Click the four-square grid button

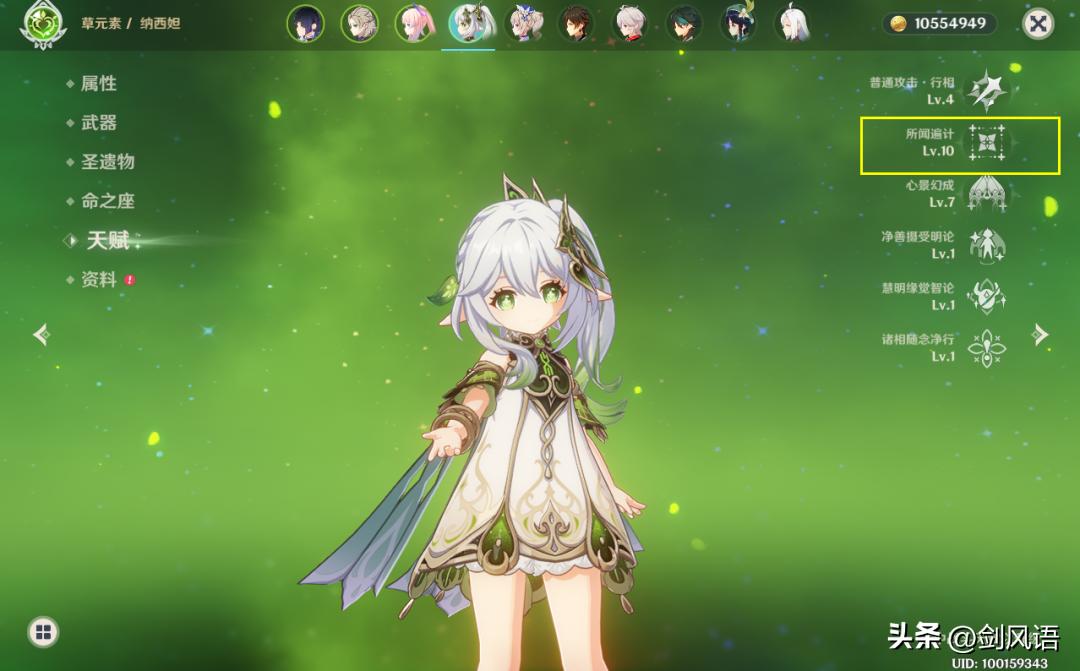pos(42,631)
